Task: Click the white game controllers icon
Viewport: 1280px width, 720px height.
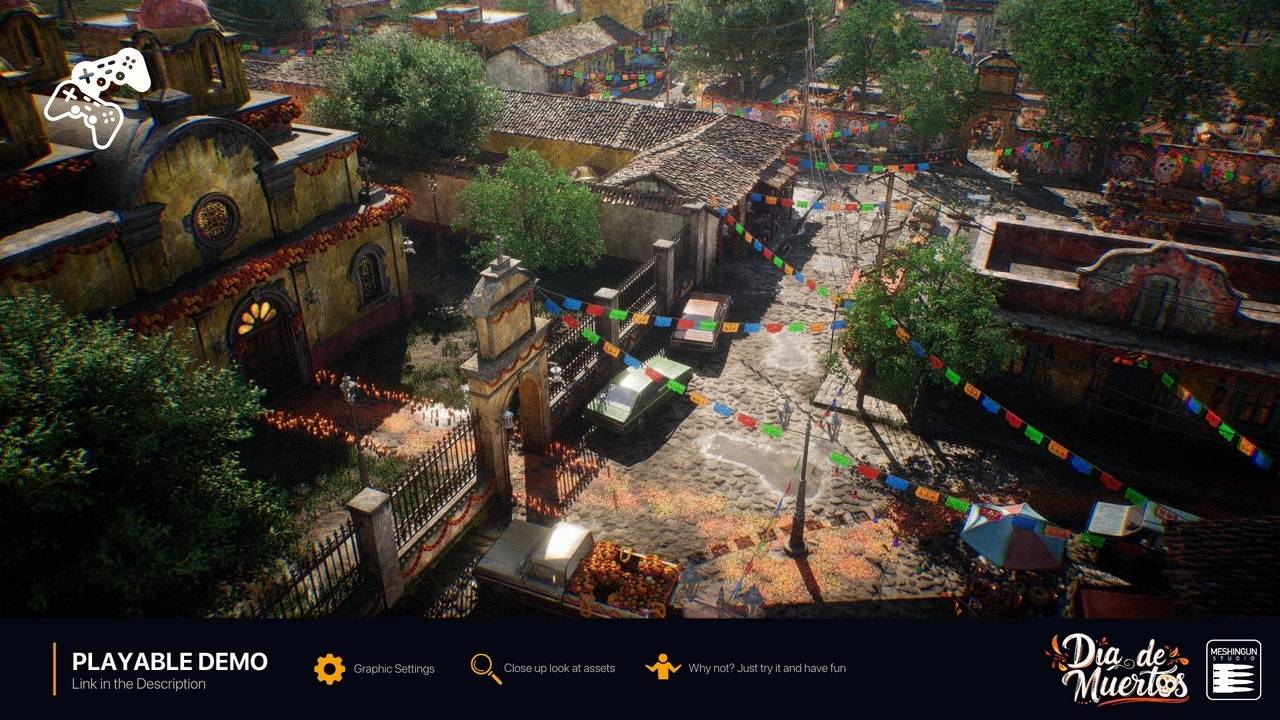Action: [x=98, y=97]
